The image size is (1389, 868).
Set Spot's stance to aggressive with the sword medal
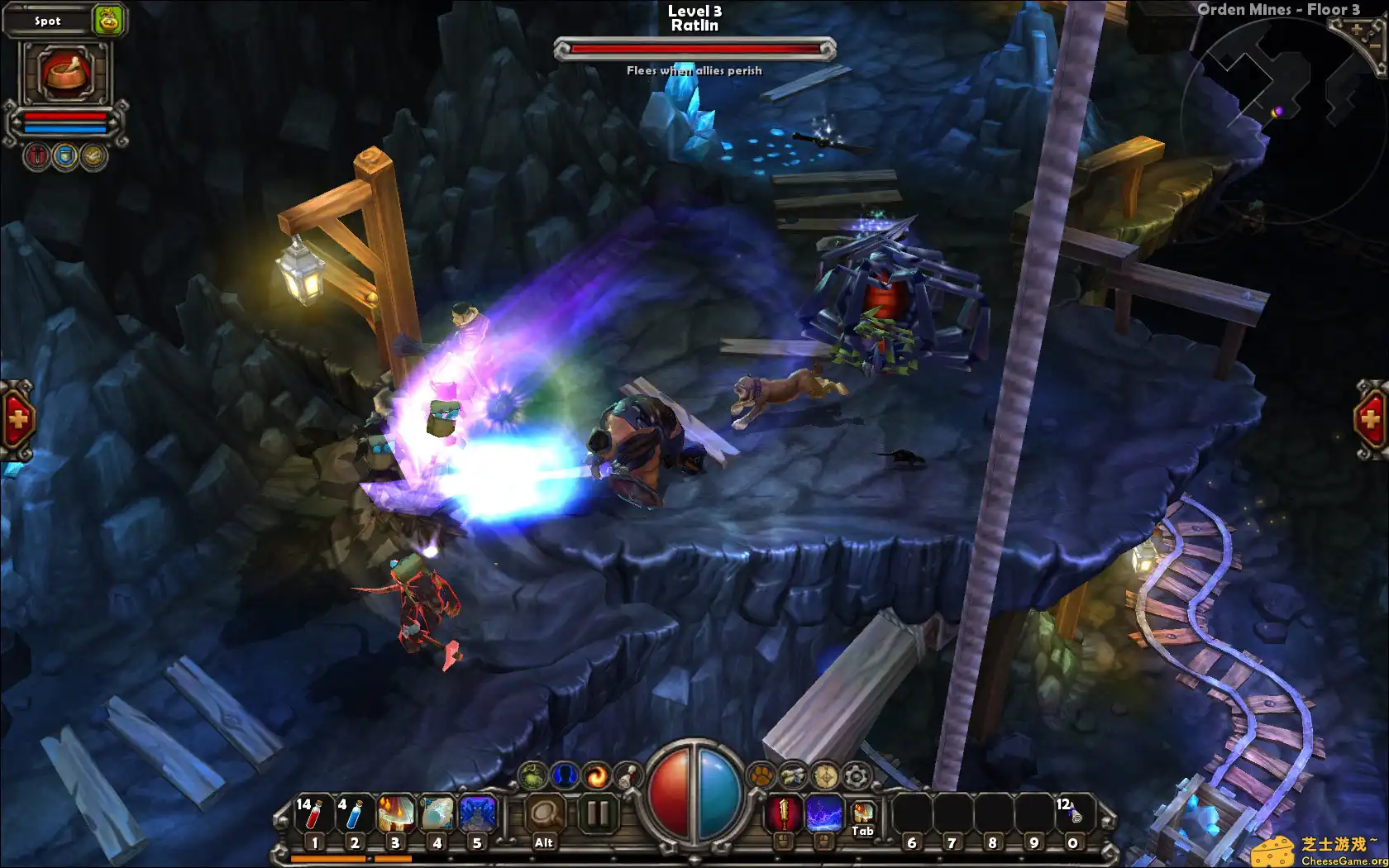(x=37, y=155)
